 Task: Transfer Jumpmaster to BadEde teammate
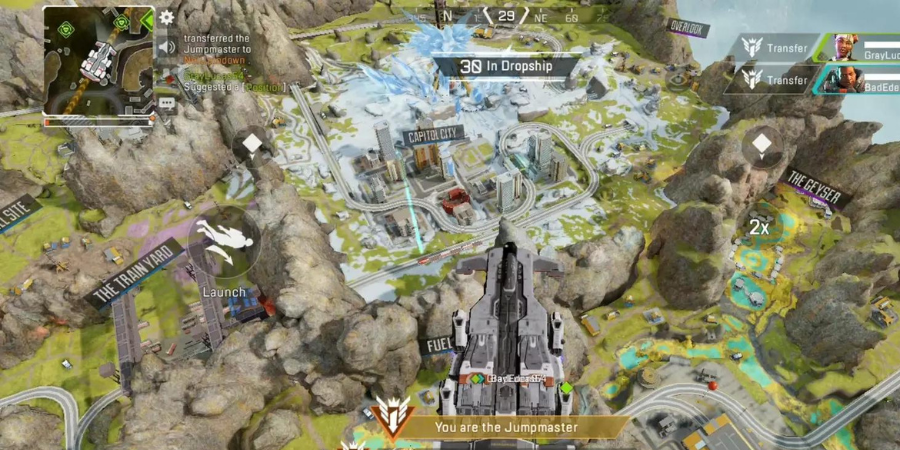pos(777,80)
